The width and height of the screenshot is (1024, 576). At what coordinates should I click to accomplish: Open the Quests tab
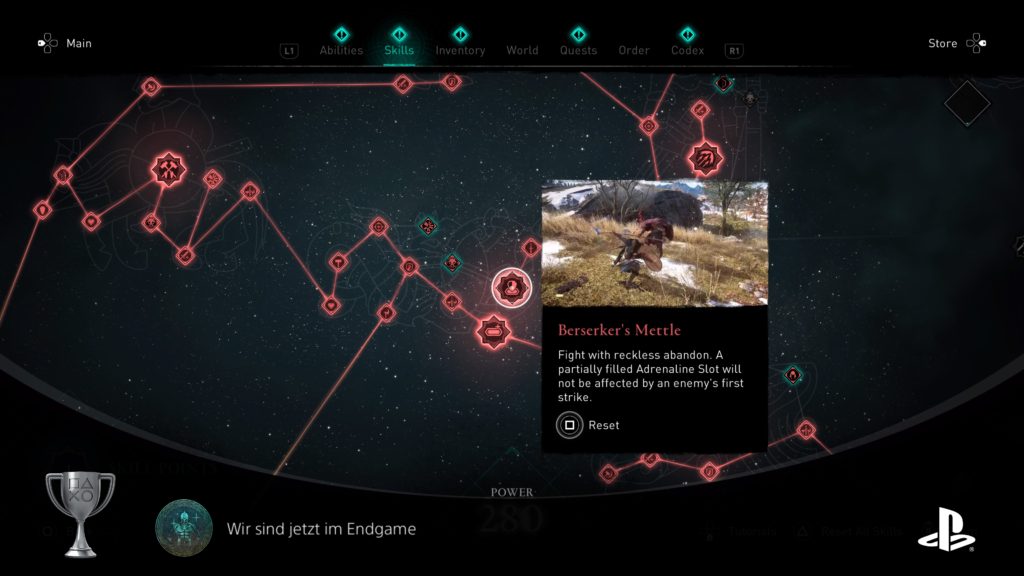click(x=578, y=50)
